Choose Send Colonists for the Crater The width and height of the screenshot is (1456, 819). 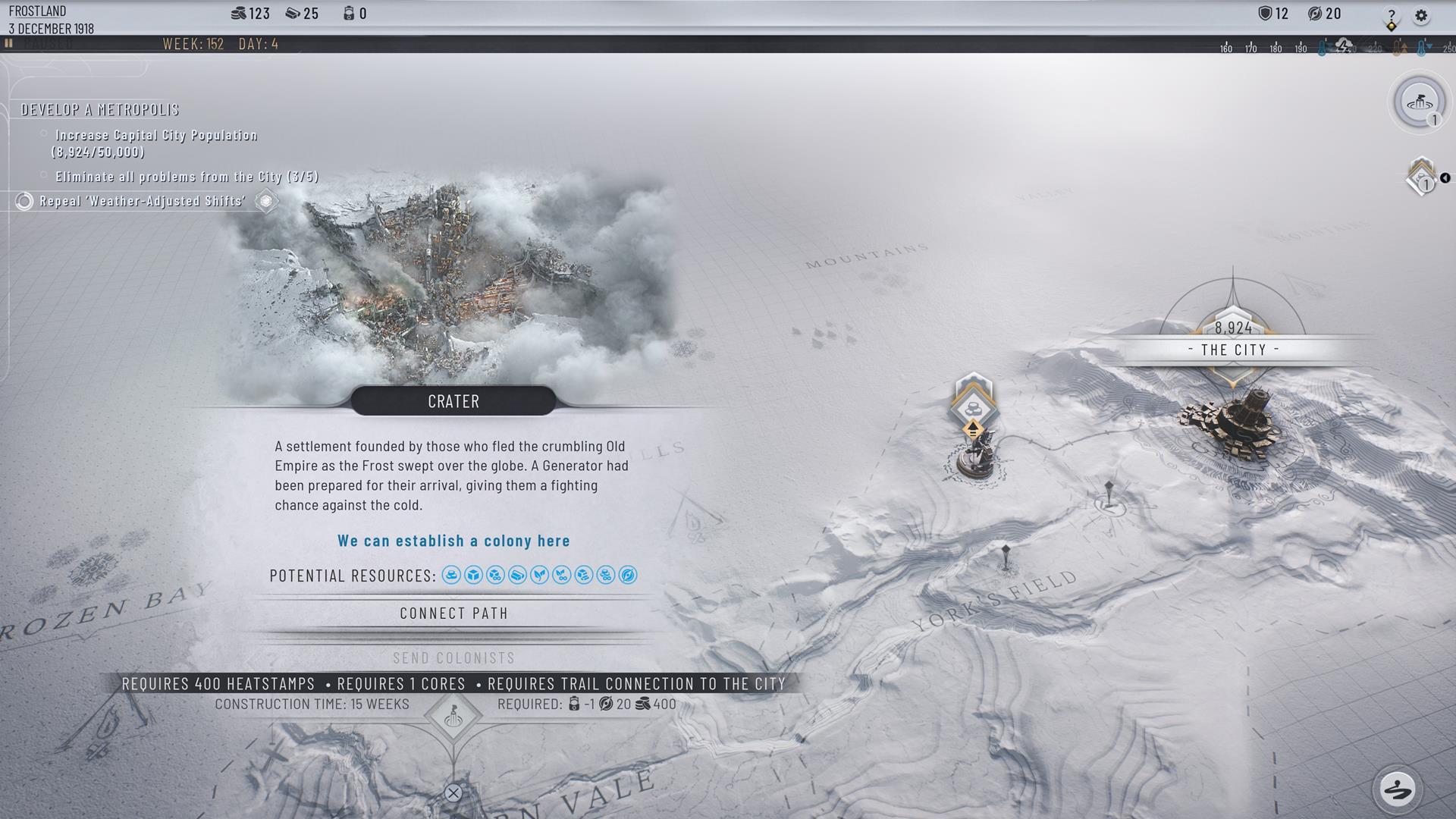click(453, 658)
